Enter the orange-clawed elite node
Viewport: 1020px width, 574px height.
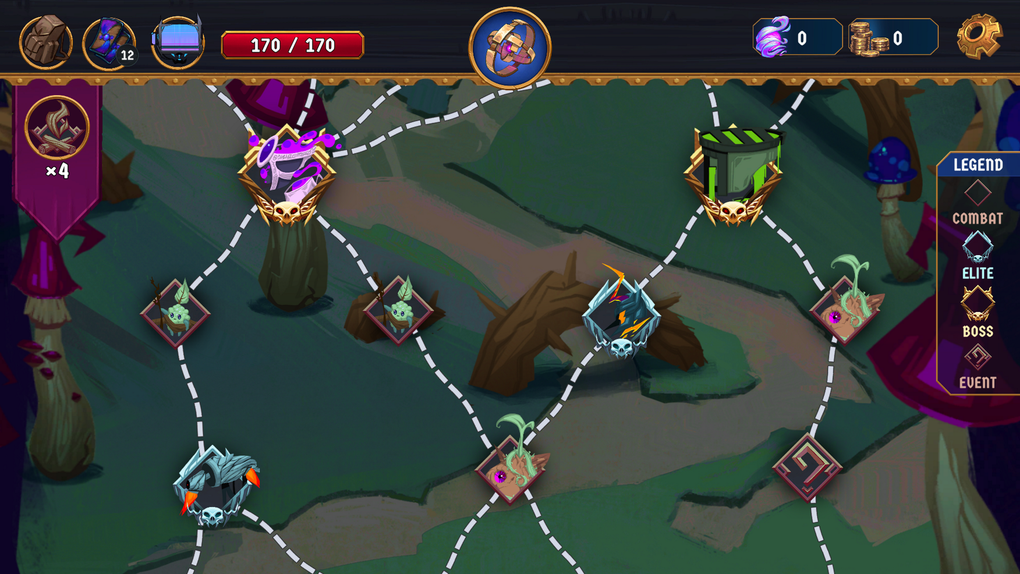(x=213, y=486)
